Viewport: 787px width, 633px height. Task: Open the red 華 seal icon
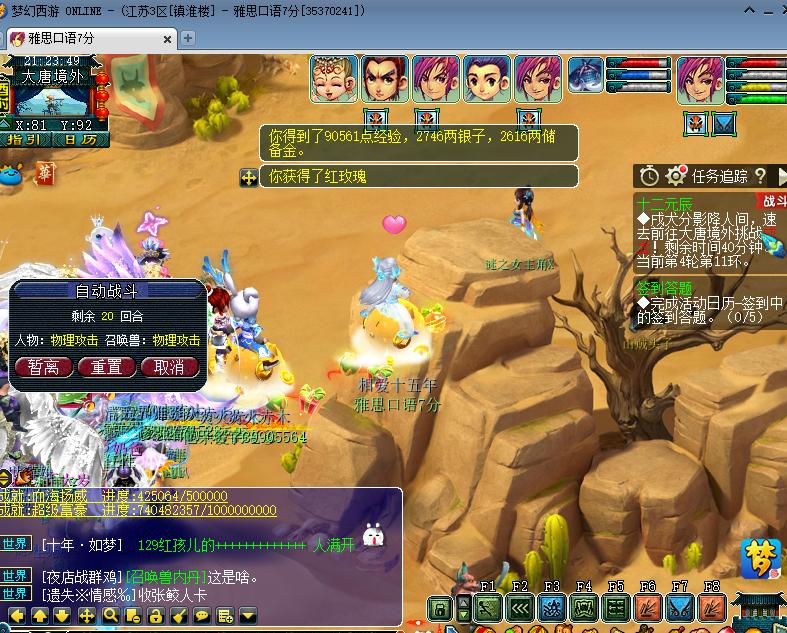[45, 174]
